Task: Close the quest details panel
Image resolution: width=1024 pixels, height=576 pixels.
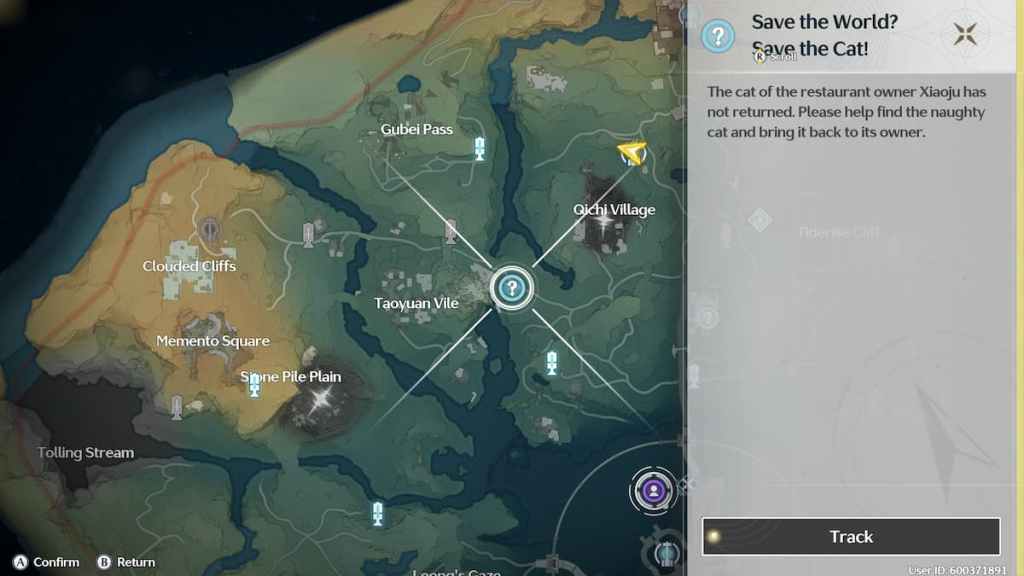Action: click(x=965, y=35)
